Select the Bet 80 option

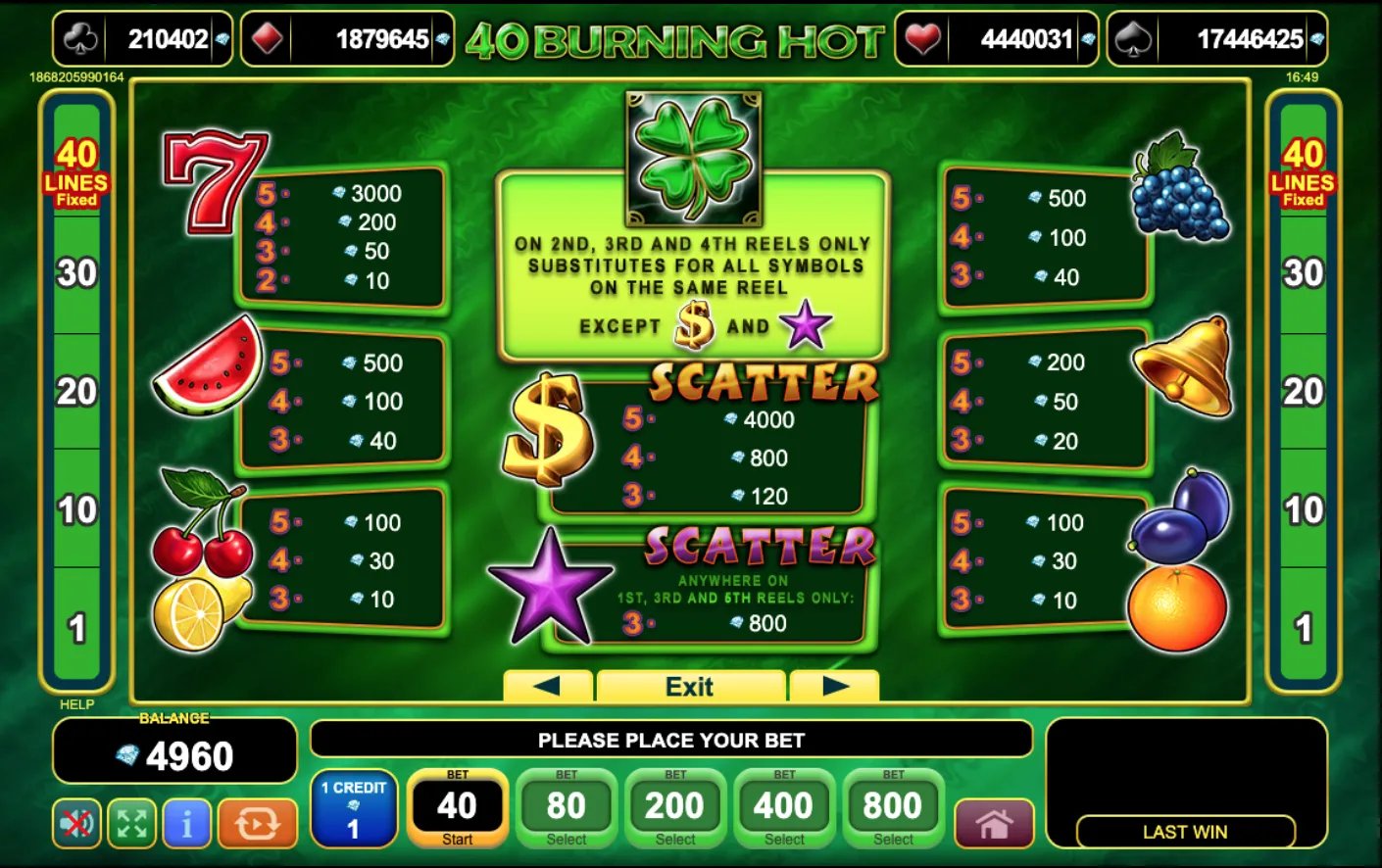(567, 807)
